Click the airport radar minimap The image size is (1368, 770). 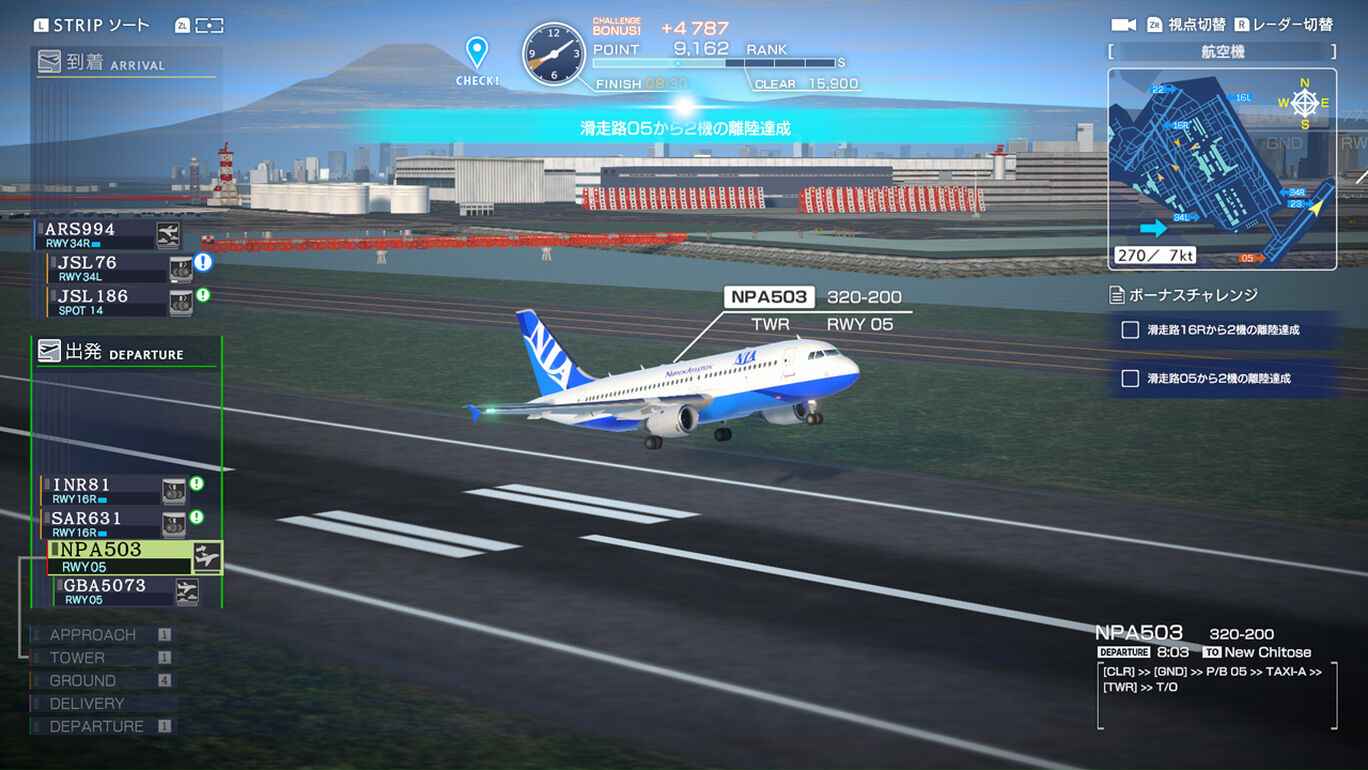pos(1221,168)
